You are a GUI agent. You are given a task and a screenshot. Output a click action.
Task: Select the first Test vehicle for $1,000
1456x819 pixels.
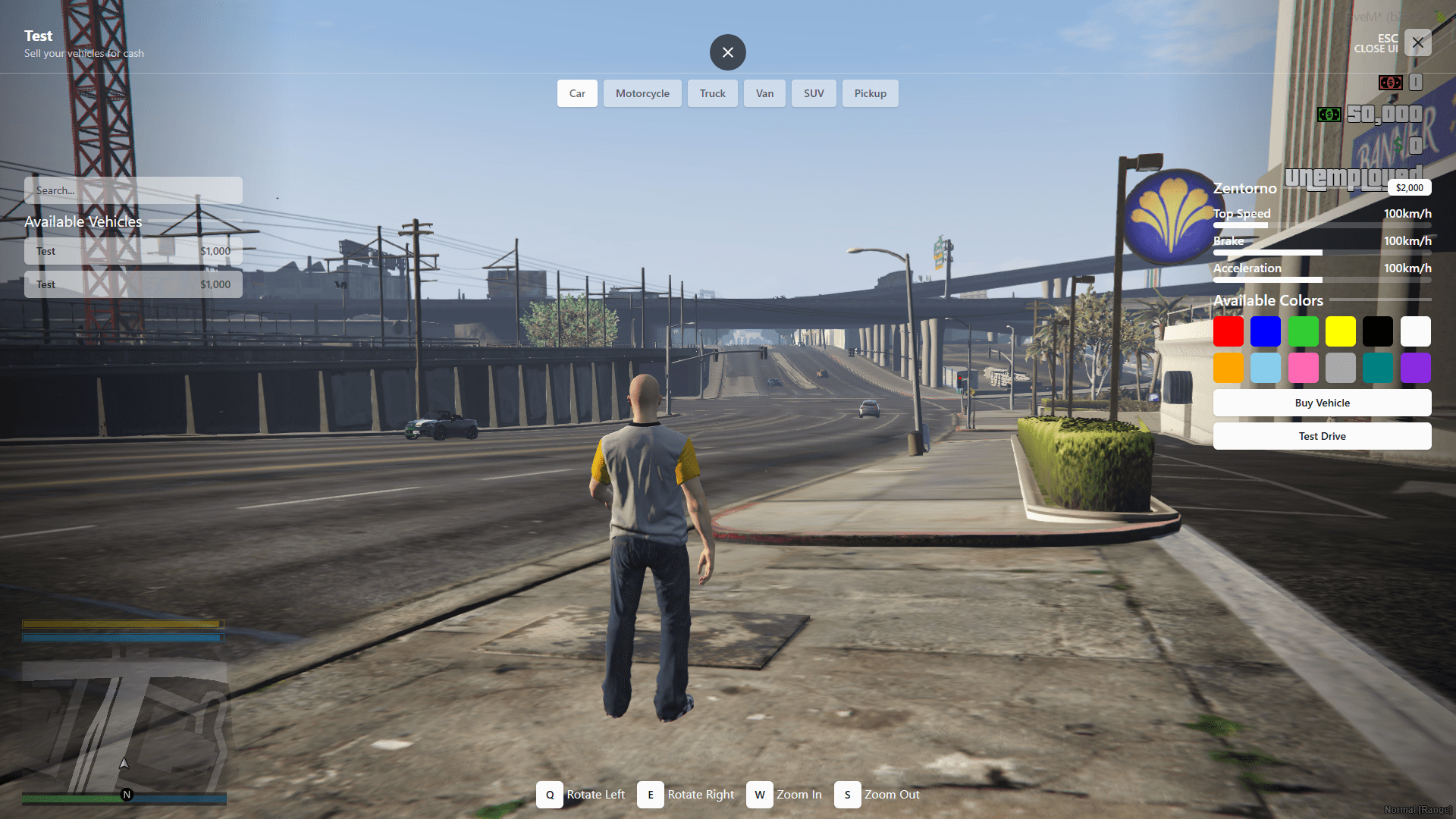(133, 251)
